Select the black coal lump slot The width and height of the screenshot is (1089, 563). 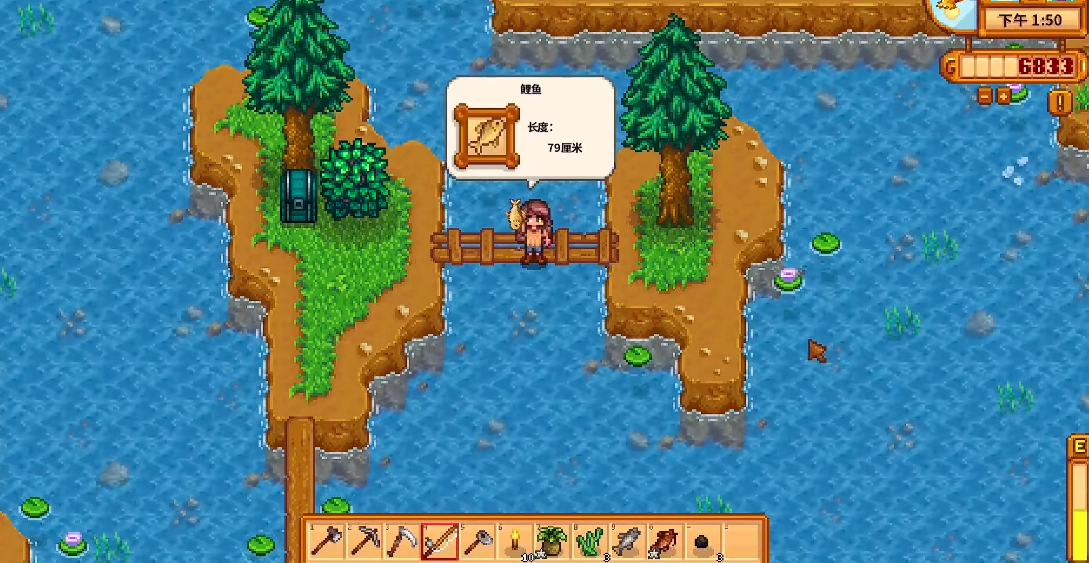pos(702,541)
